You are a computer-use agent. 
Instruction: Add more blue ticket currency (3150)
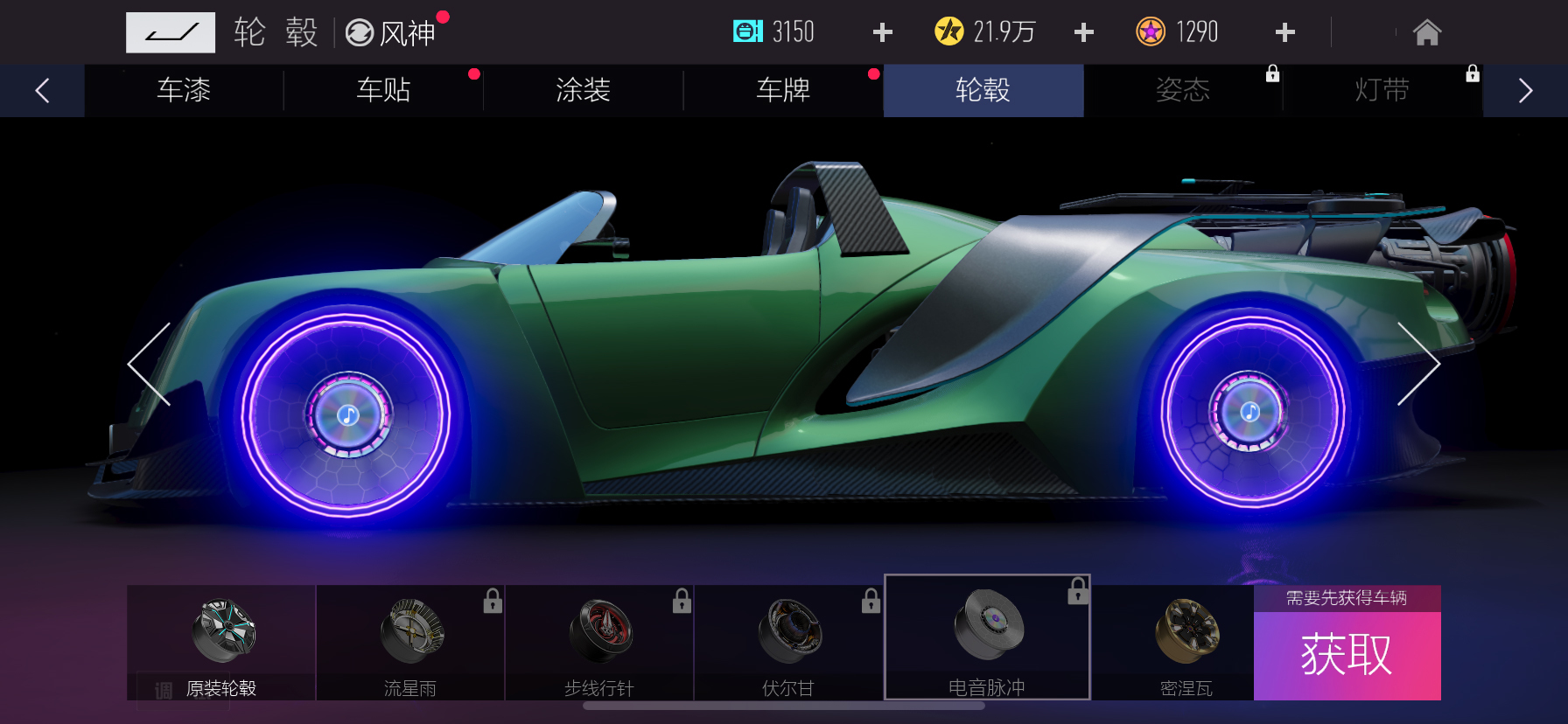point(882,33)
